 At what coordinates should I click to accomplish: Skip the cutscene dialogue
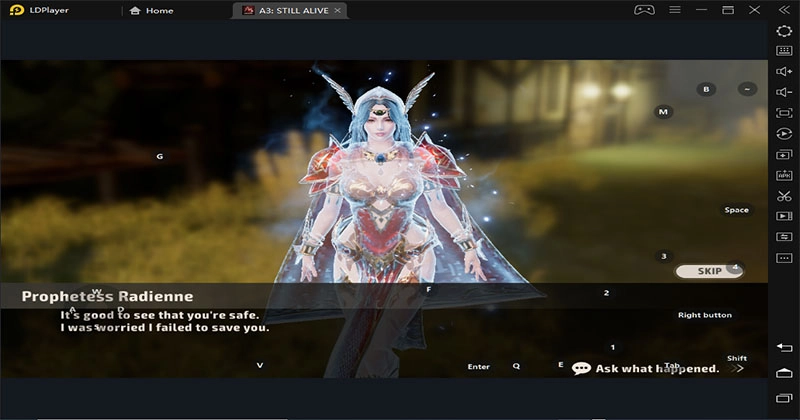click(x=709, y=271)
